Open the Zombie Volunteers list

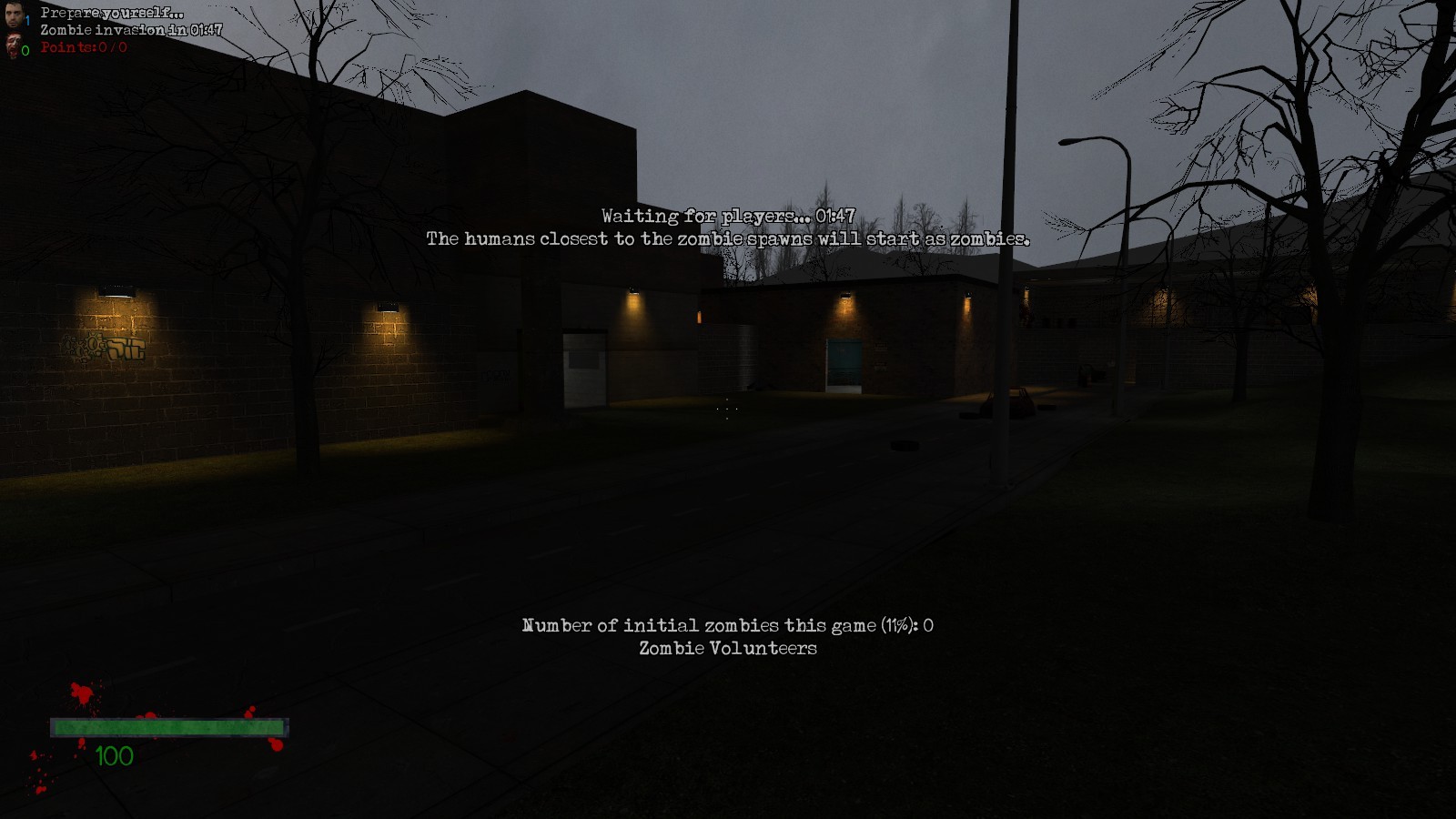tap(728, 649)
